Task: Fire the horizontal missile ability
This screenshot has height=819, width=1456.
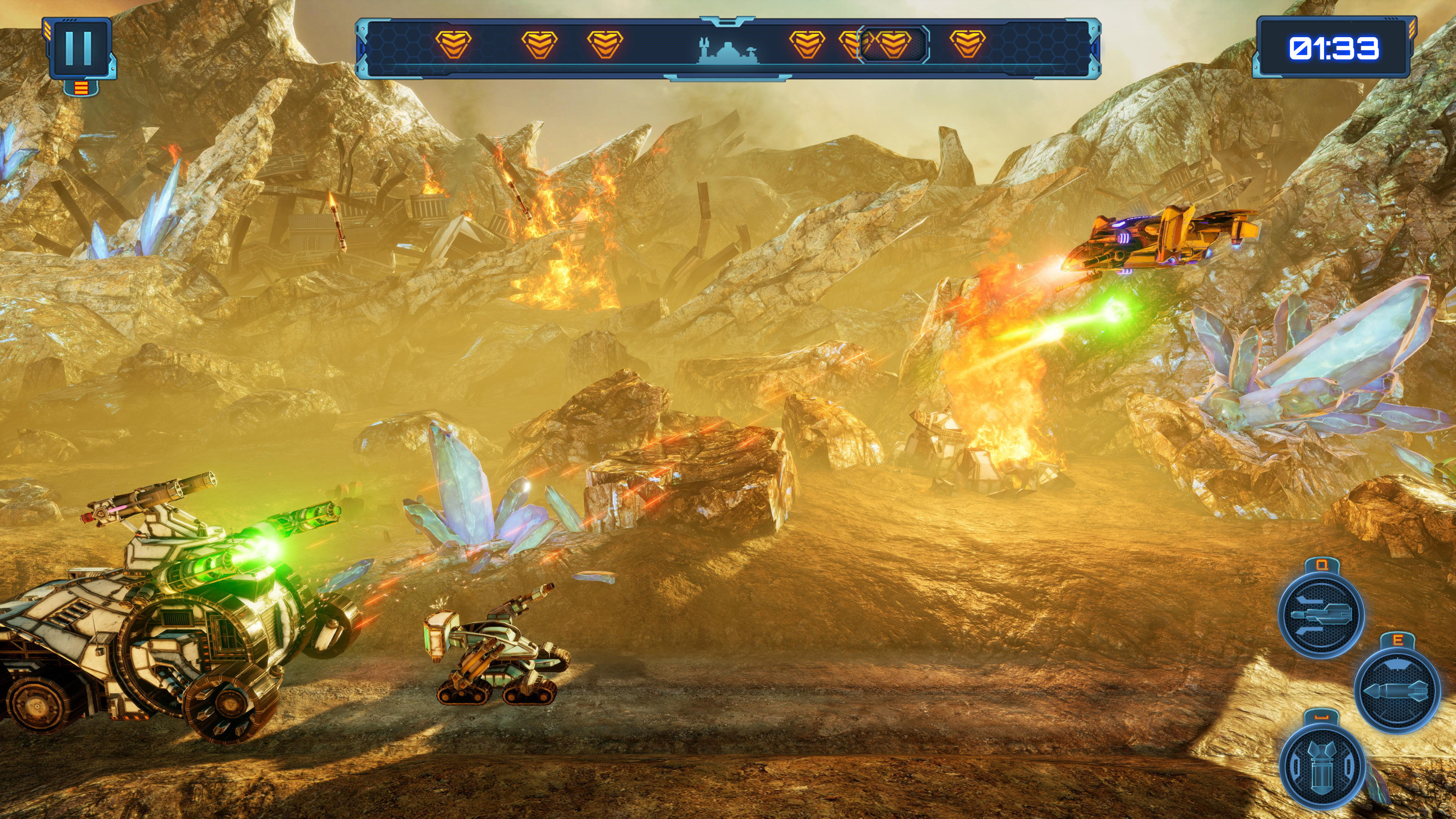Action: pos(1396,690)
